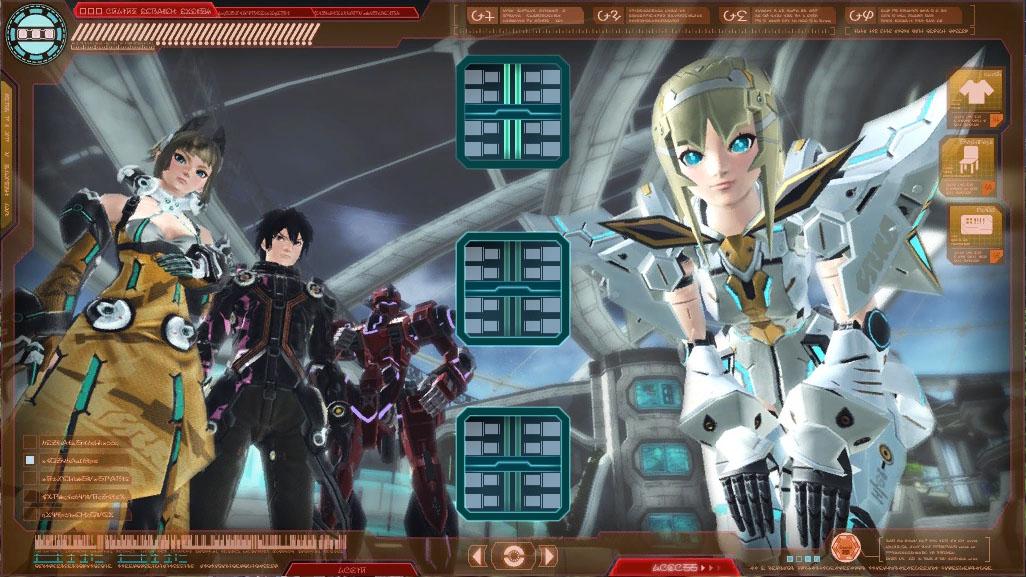Activate the circular center button between arrows
This screenshot has width=1026, height=577.
[514, 556]
